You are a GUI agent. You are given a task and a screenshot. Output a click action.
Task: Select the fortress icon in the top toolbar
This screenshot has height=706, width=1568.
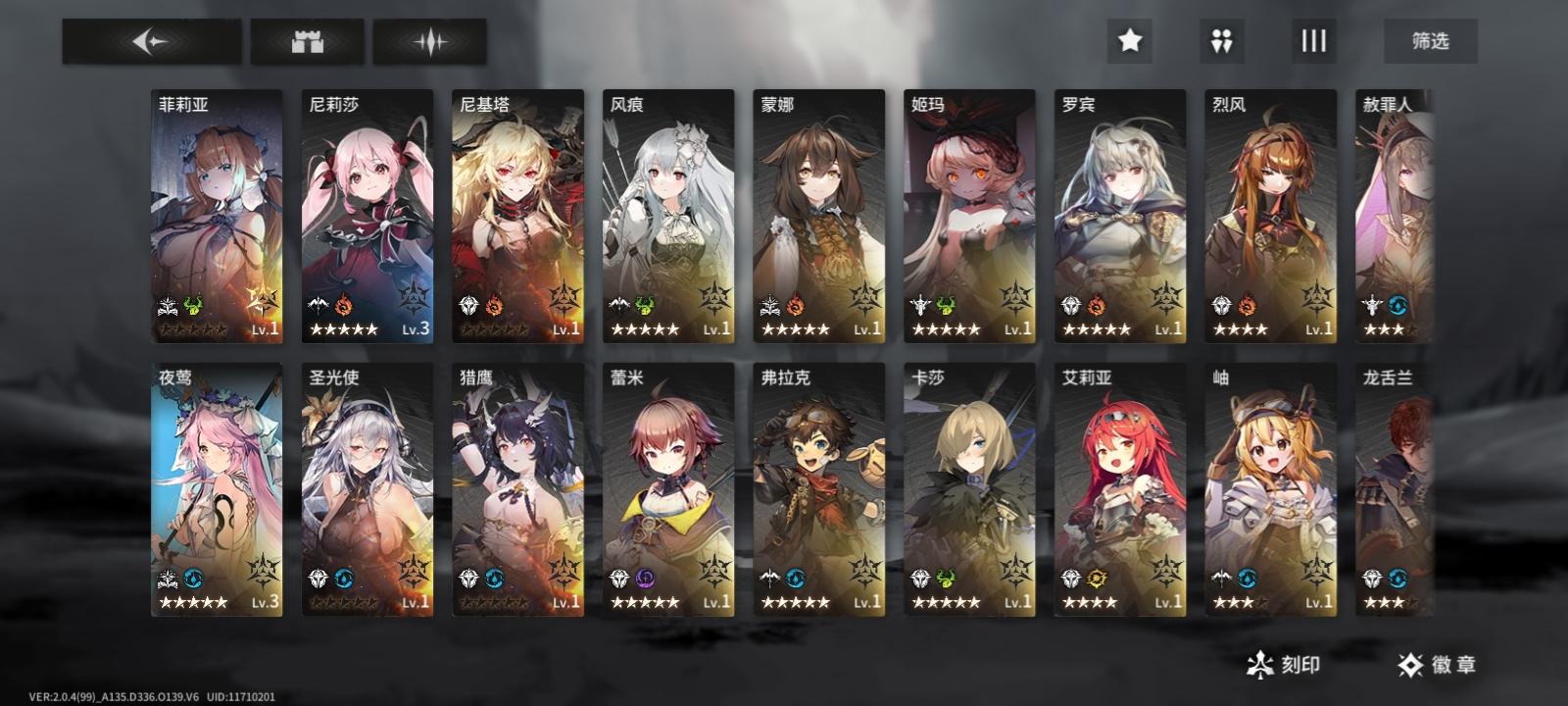[306, 41]
